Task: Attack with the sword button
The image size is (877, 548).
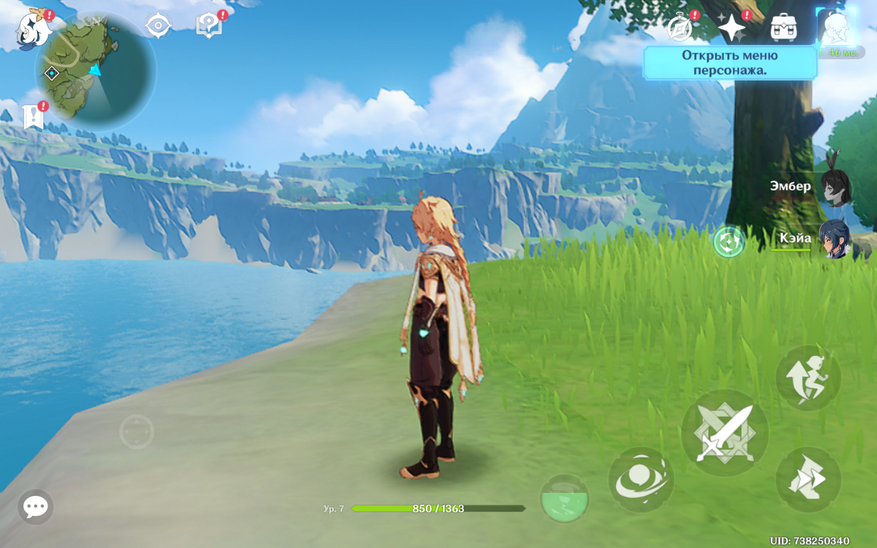Action: point(725,433)
